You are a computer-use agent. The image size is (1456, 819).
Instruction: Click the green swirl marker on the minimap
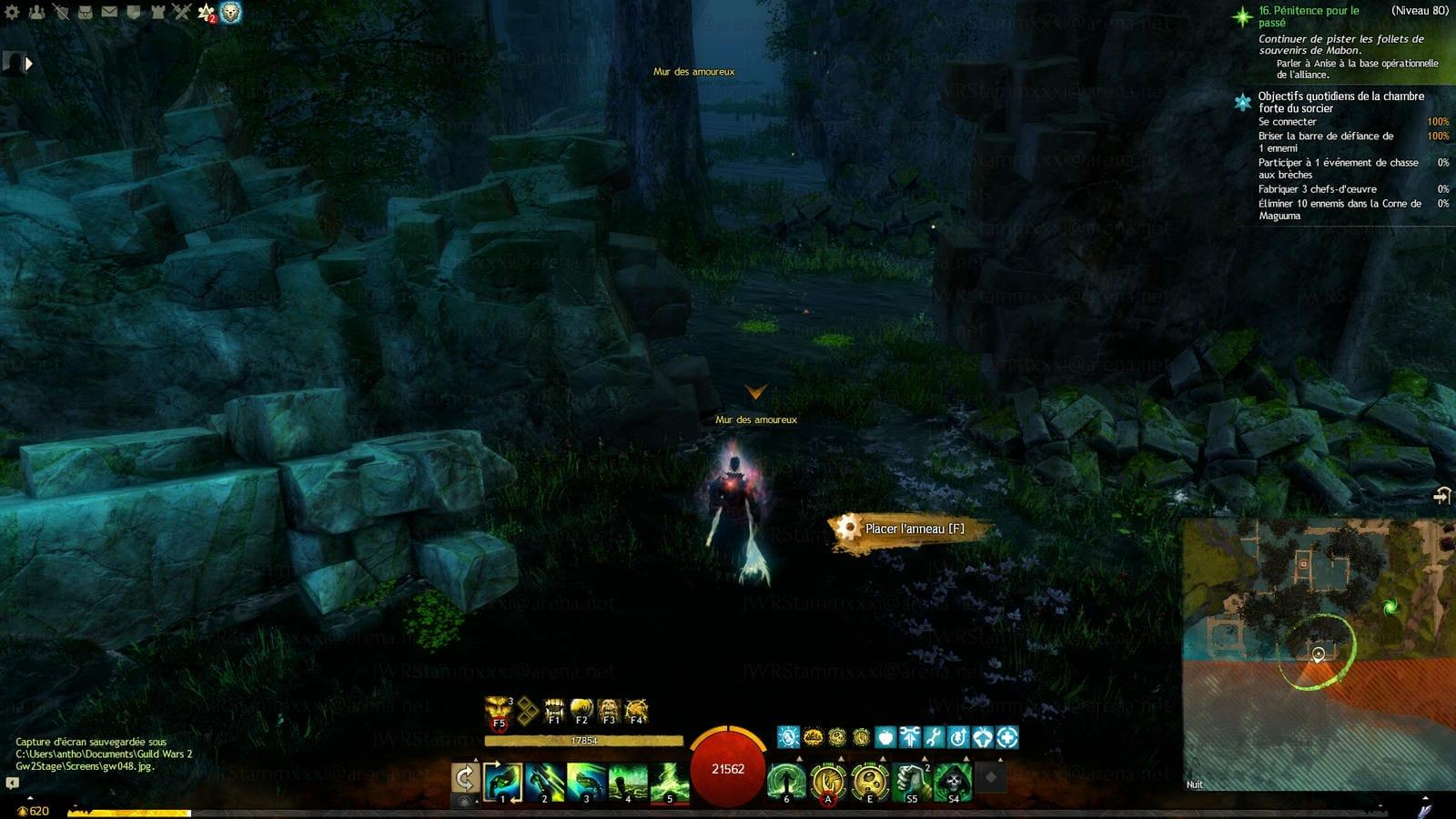tap(1390, 607)
